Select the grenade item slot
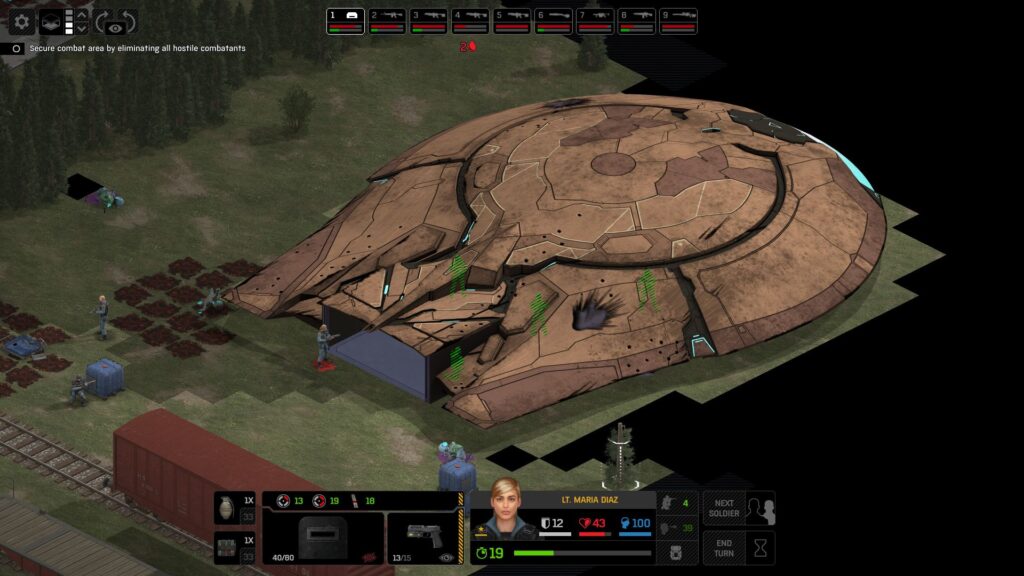The height and width of the screenshot is (576, 1024). (235, 508)
